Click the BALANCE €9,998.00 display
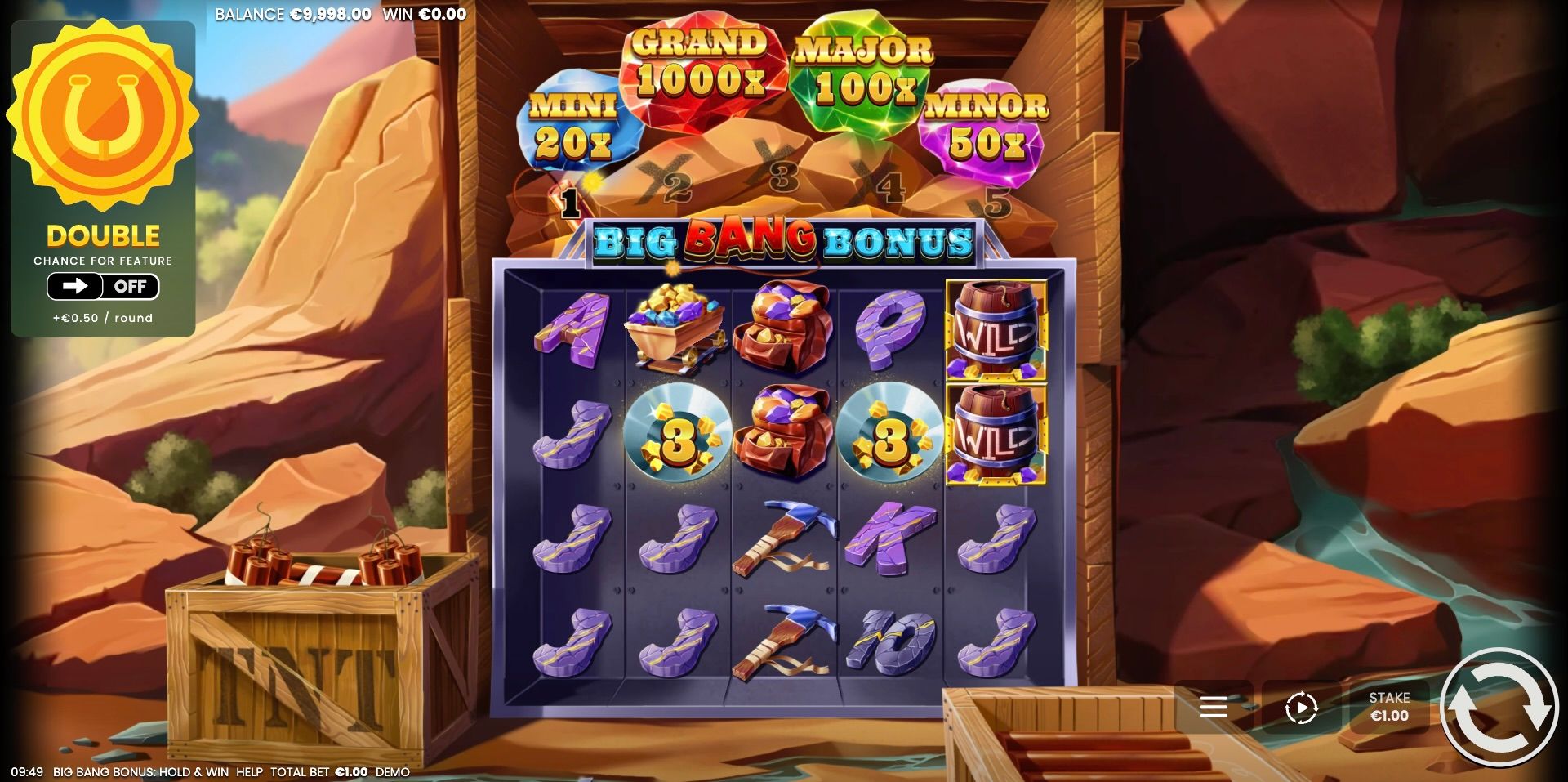Screen dimensions: 1568x782 (x=294, y=13)
